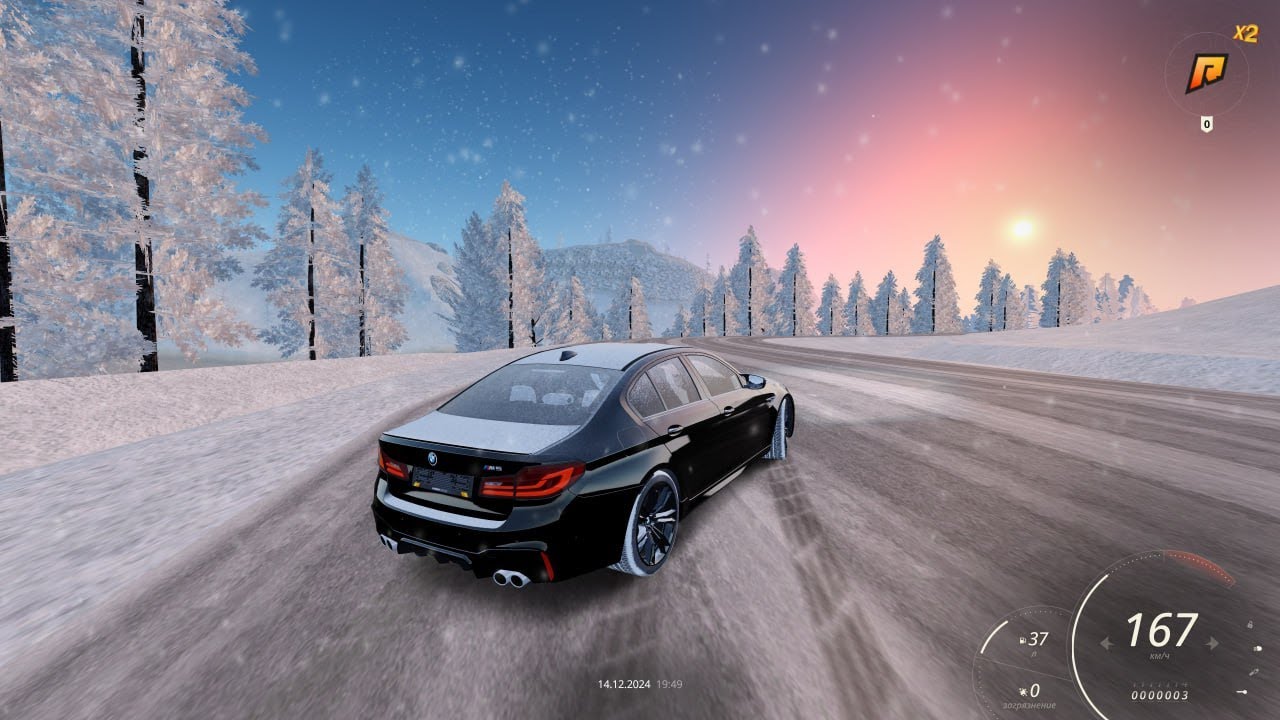Click the engine key indicator icon
The width and height of the screenshot is (1280, 720).
tap(1242, 692)
